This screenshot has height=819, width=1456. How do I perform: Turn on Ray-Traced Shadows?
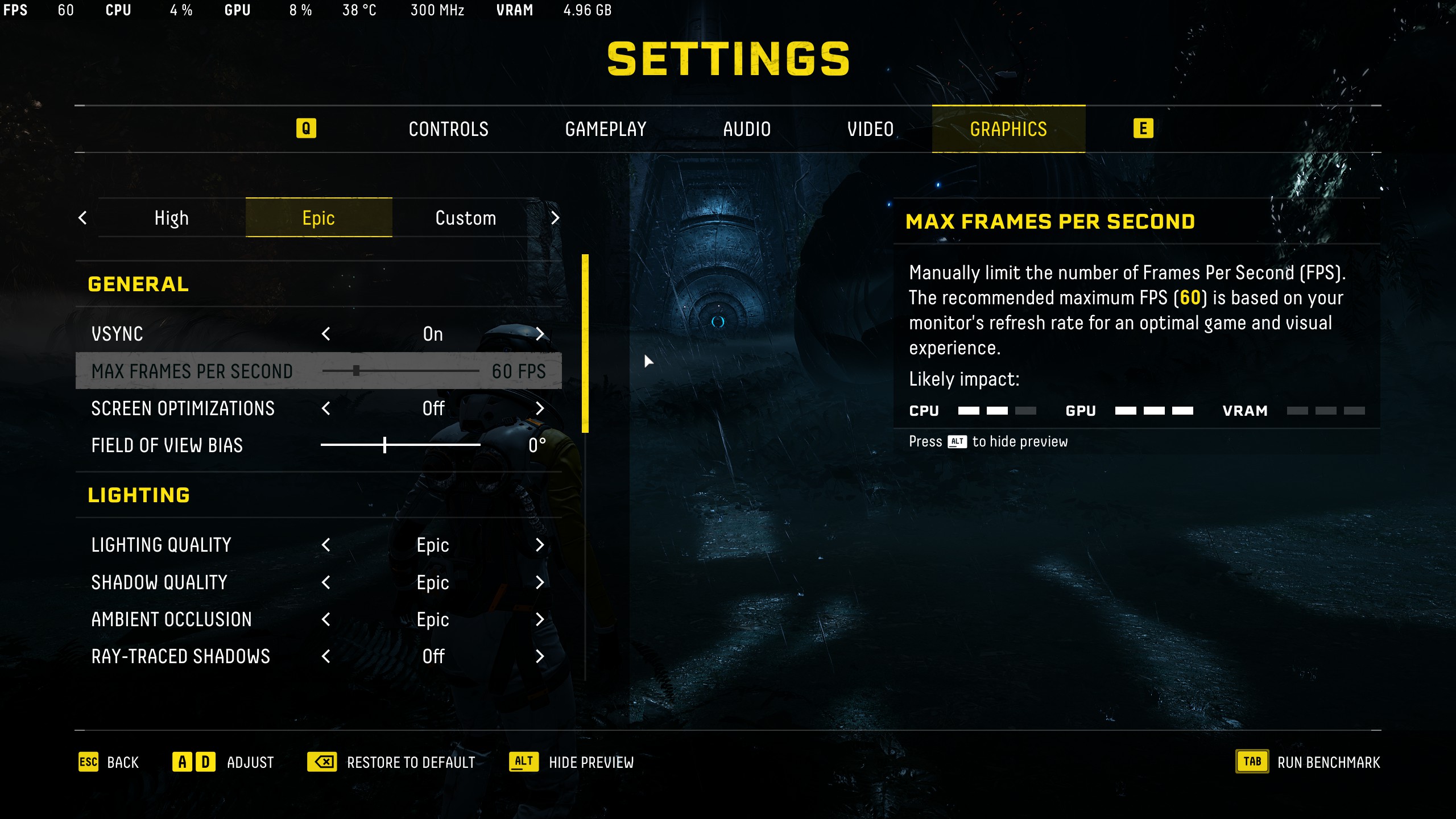[540, 656]
